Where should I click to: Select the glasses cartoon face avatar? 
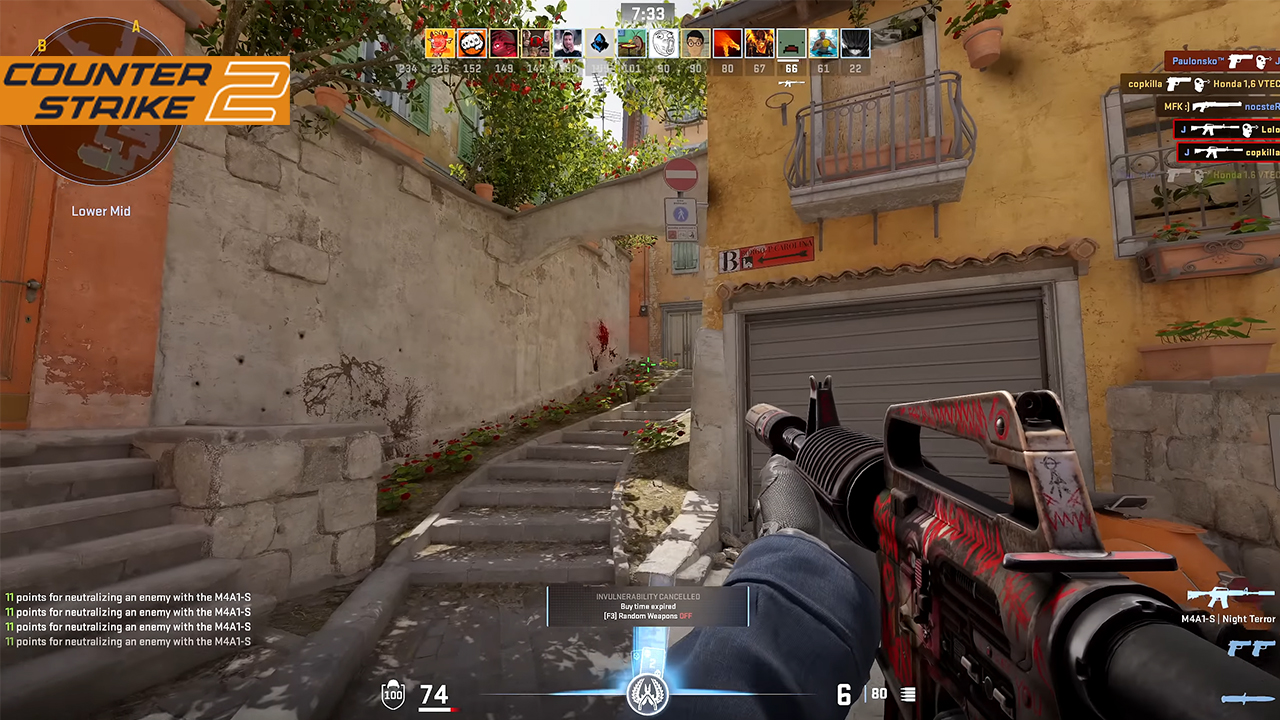tap(696, 43)
